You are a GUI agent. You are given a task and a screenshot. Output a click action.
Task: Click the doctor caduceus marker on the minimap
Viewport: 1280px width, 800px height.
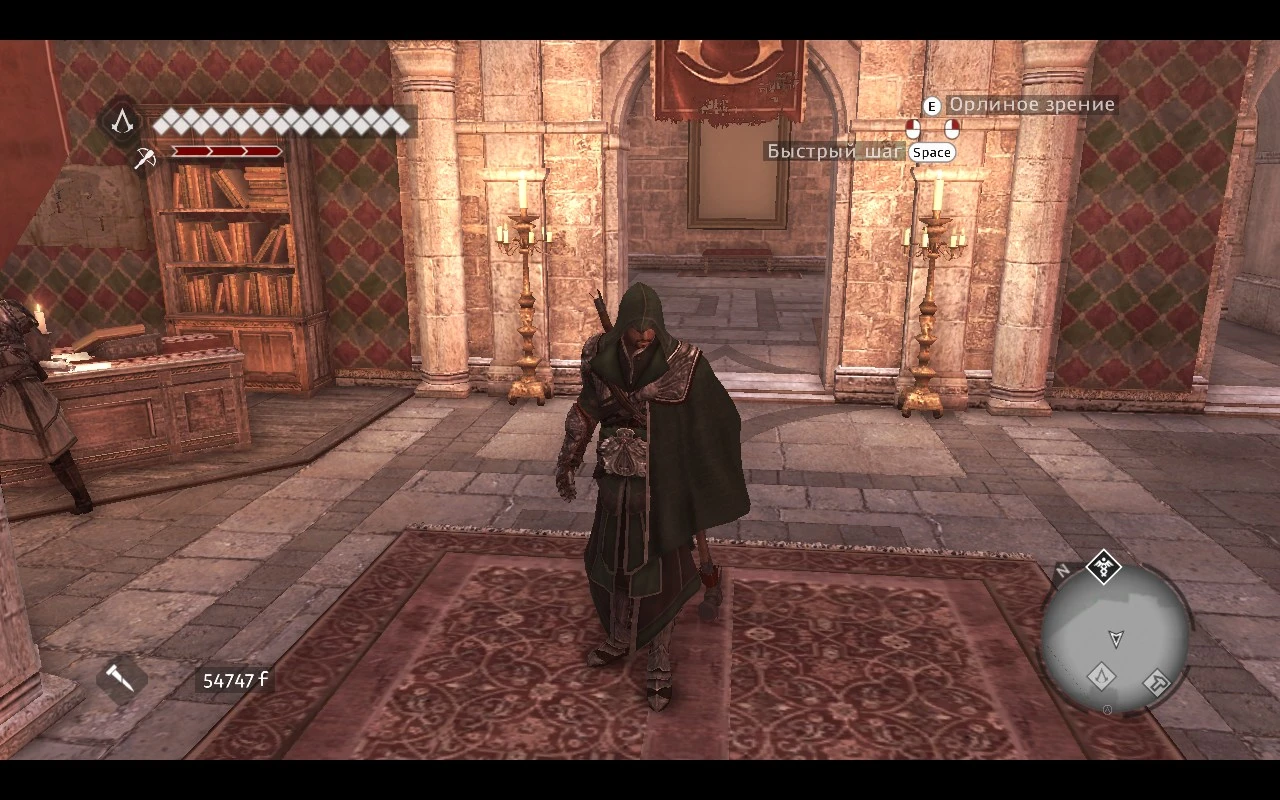1104,568
